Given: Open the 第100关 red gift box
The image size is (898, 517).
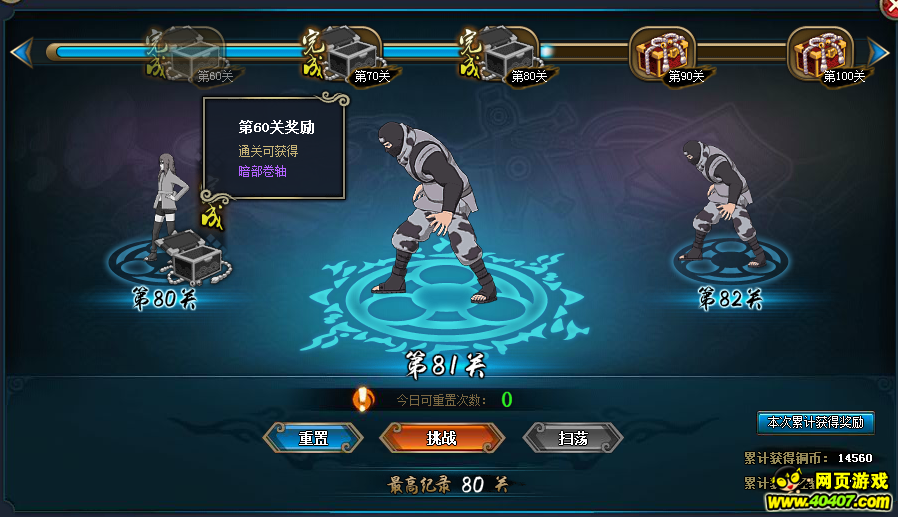Looking at the screenshot, I should click(820, 54).
